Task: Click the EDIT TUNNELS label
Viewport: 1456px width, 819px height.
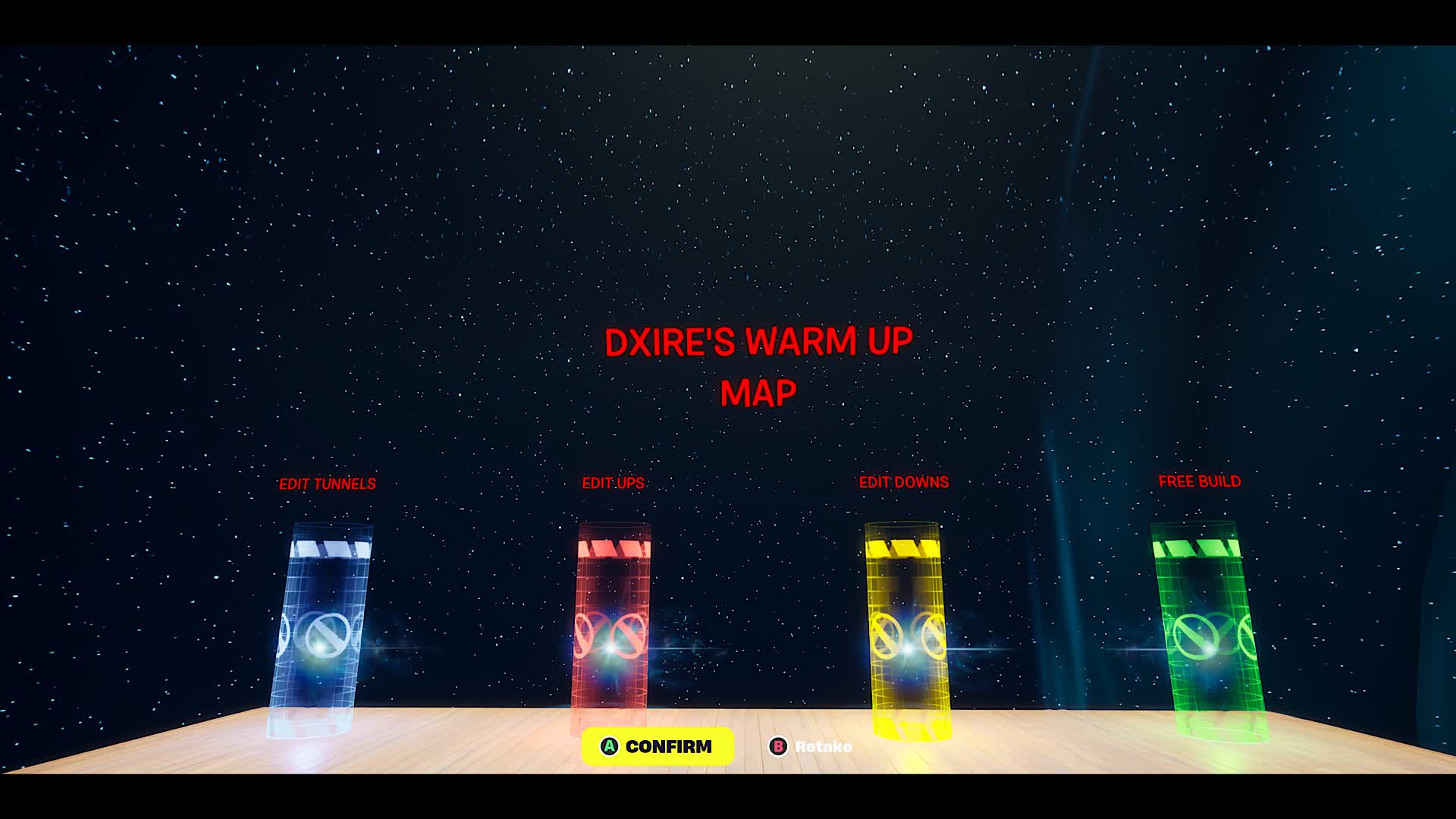Action: [x=328, y=482]
